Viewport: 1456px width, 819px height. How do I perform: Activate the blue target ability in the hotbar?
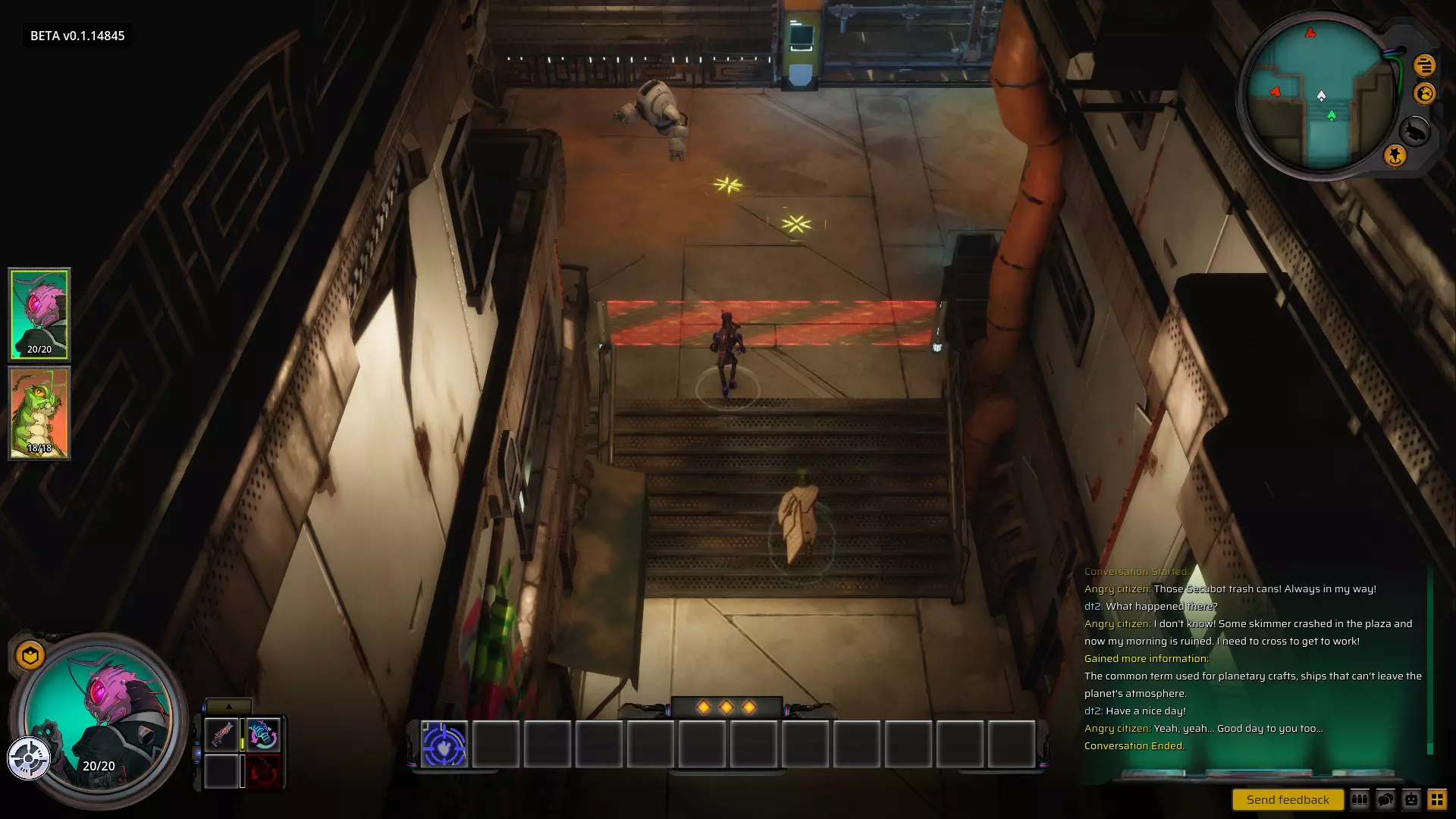point(444,745)
